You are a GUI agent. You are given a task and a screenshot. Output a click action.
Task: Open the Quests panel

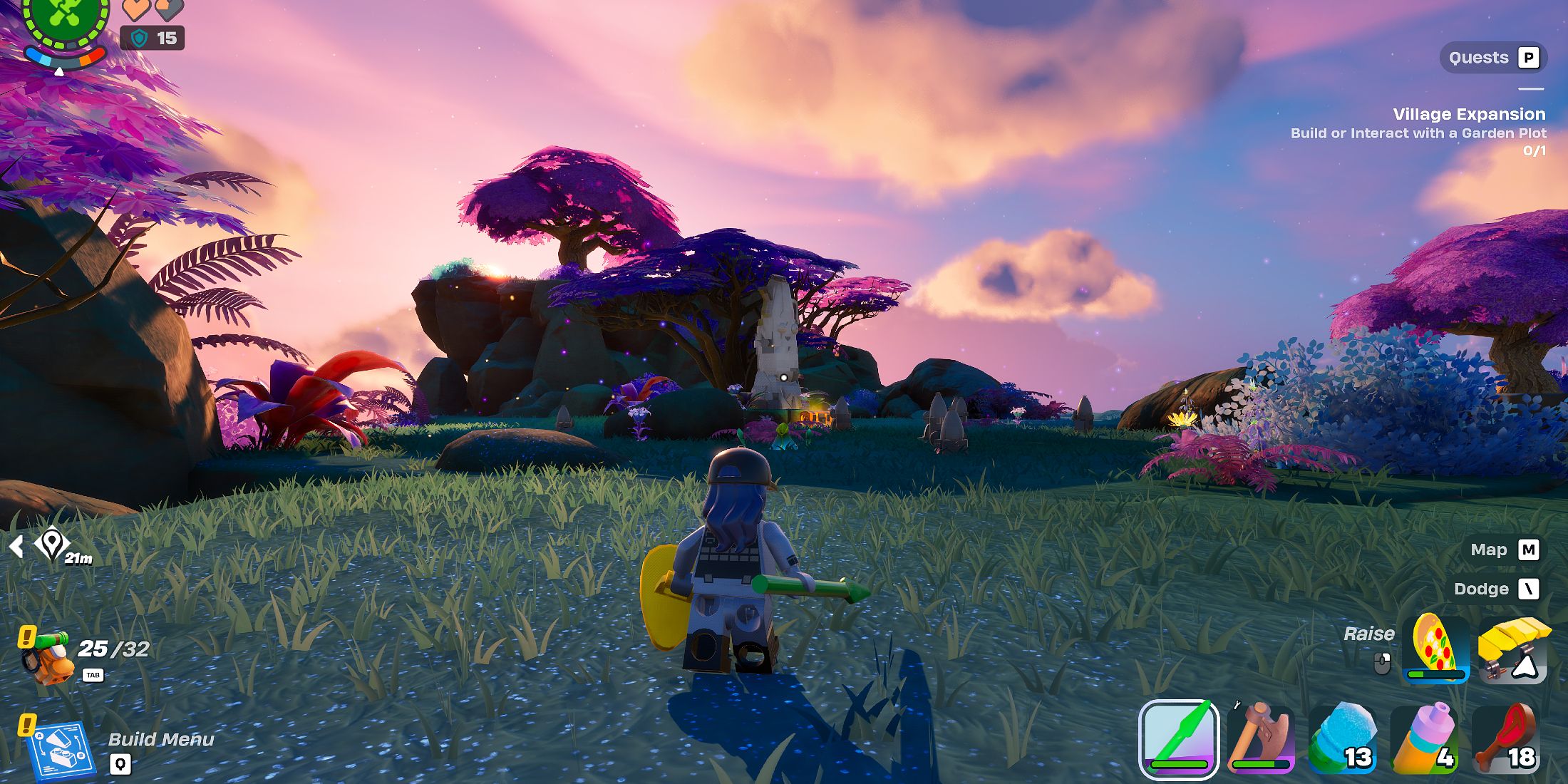1493,58
